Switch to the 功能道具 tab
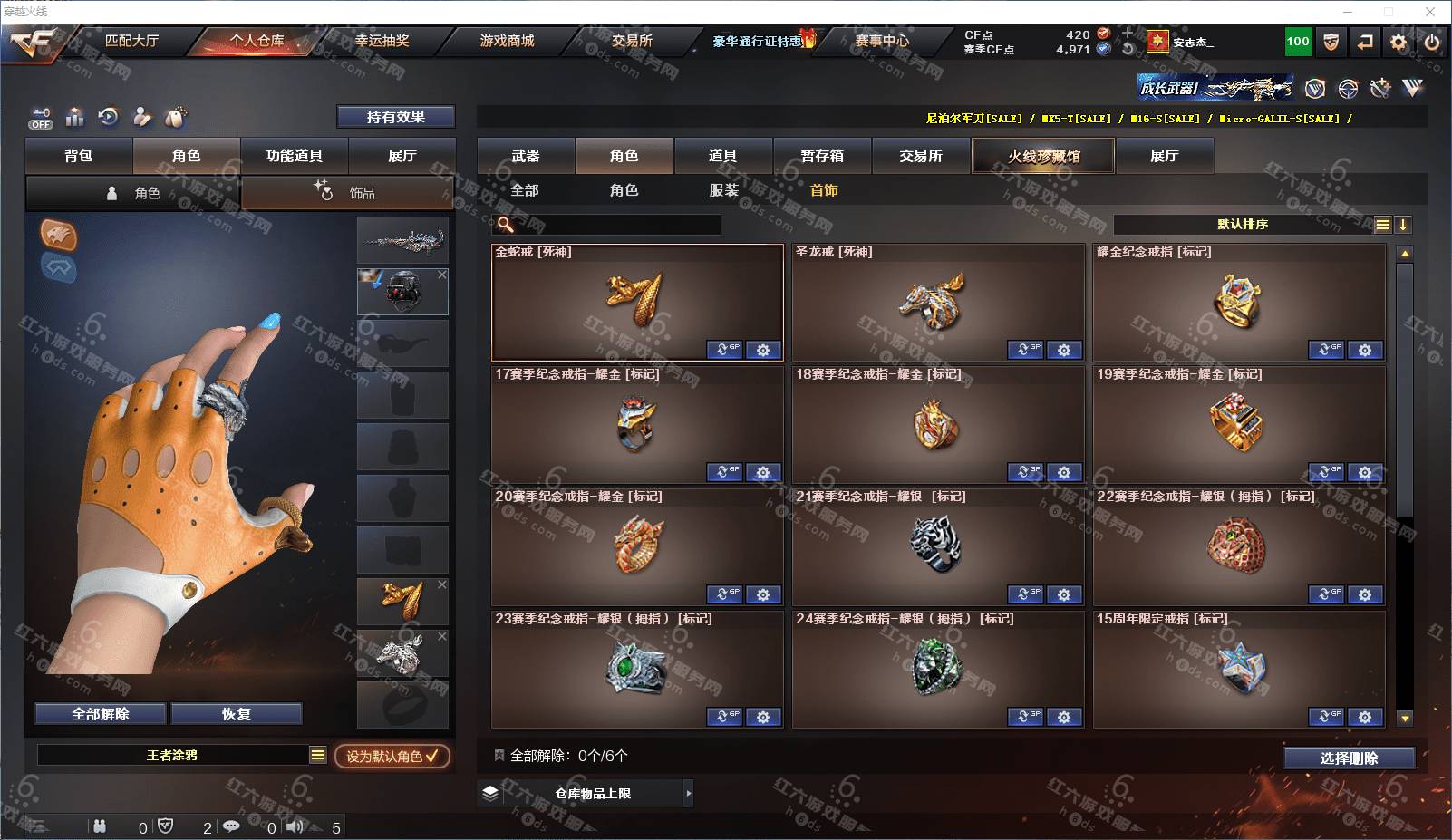Viewport: 1452px width, 840px height. tap(294, 156)
